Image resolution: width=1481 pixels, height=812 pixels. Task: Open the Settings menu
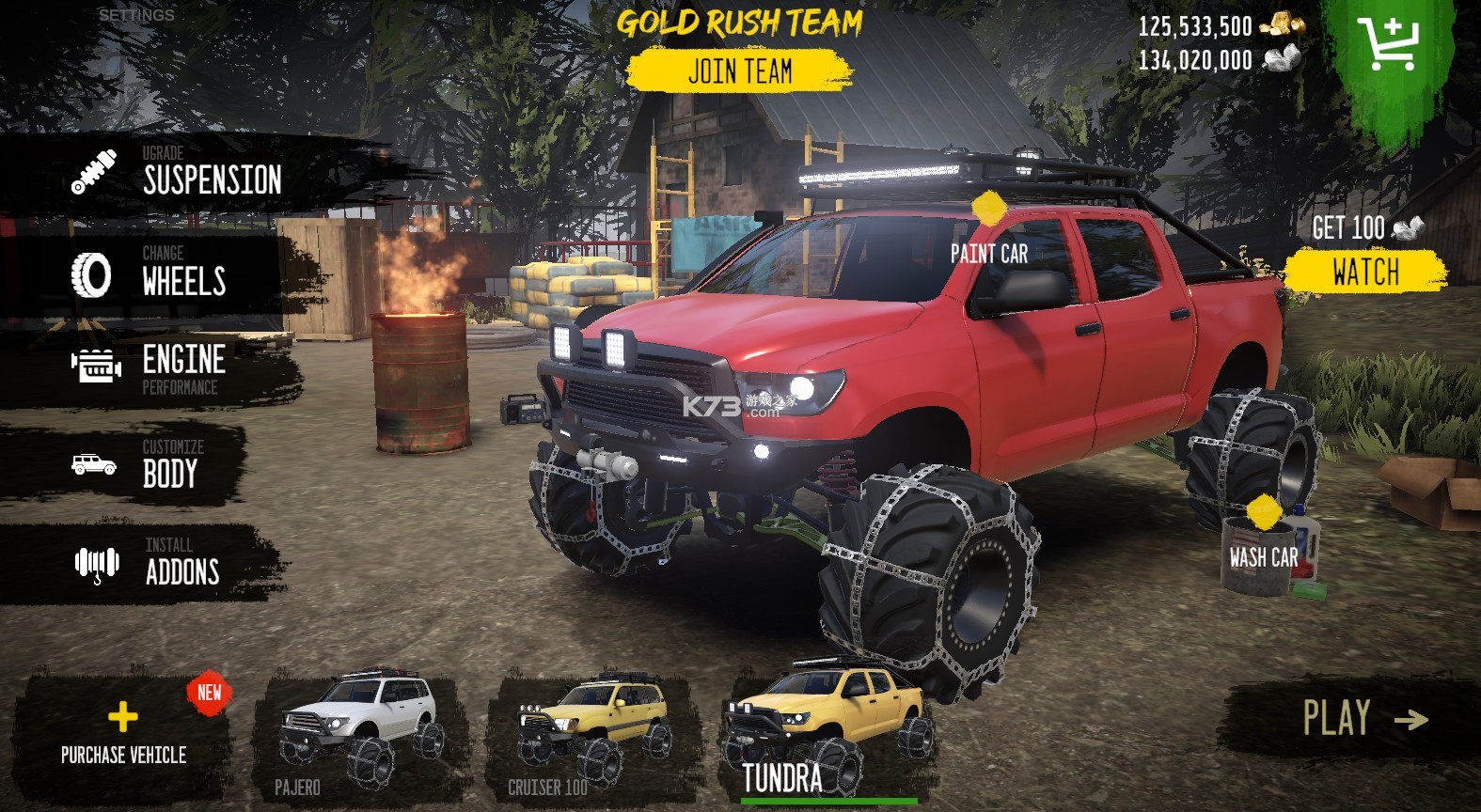(x=136, y=15)
